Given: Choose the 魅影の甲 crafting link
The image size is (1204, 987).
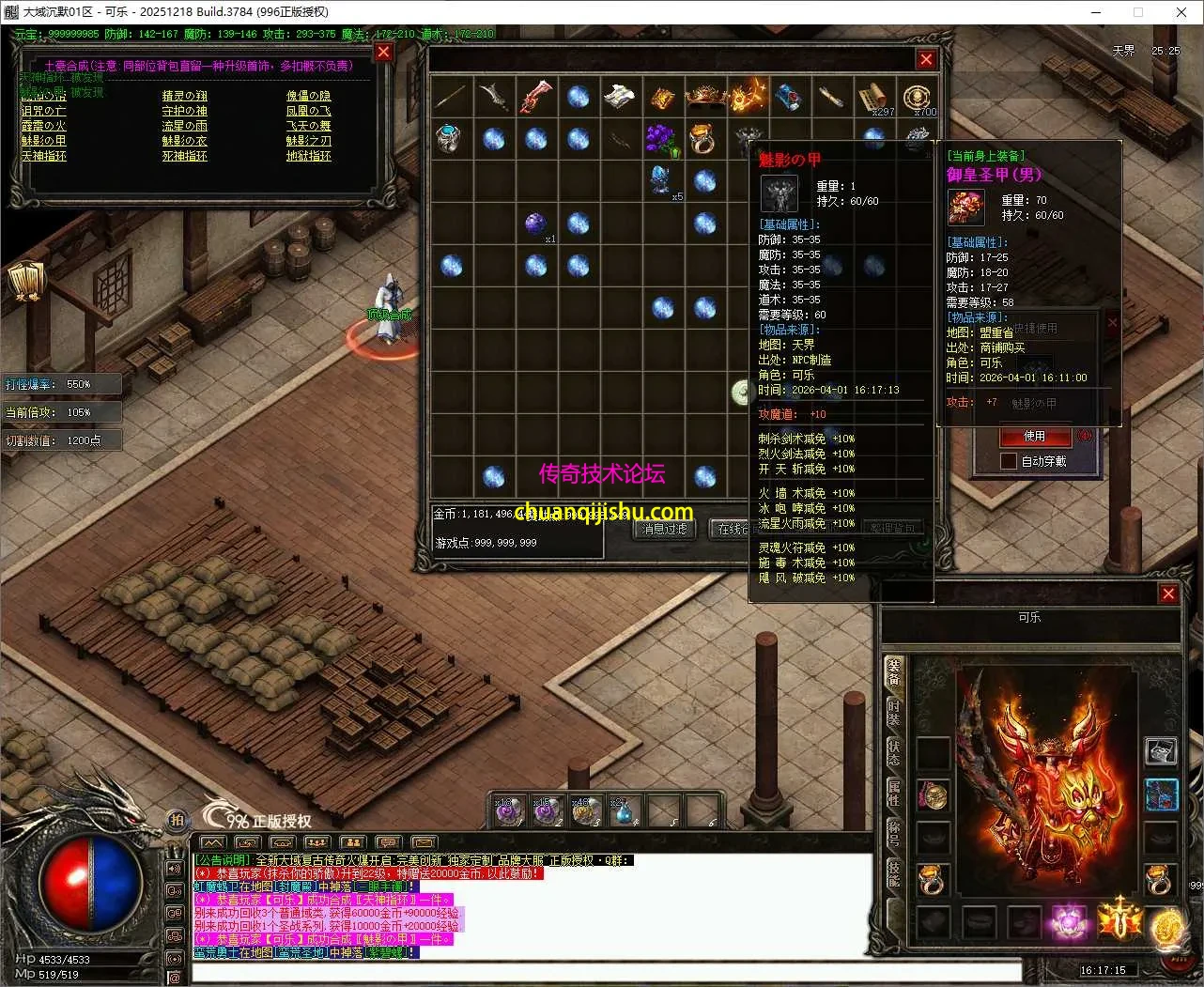Looking at the screenshot, I should pyautogui.click(x=43, y=141).
